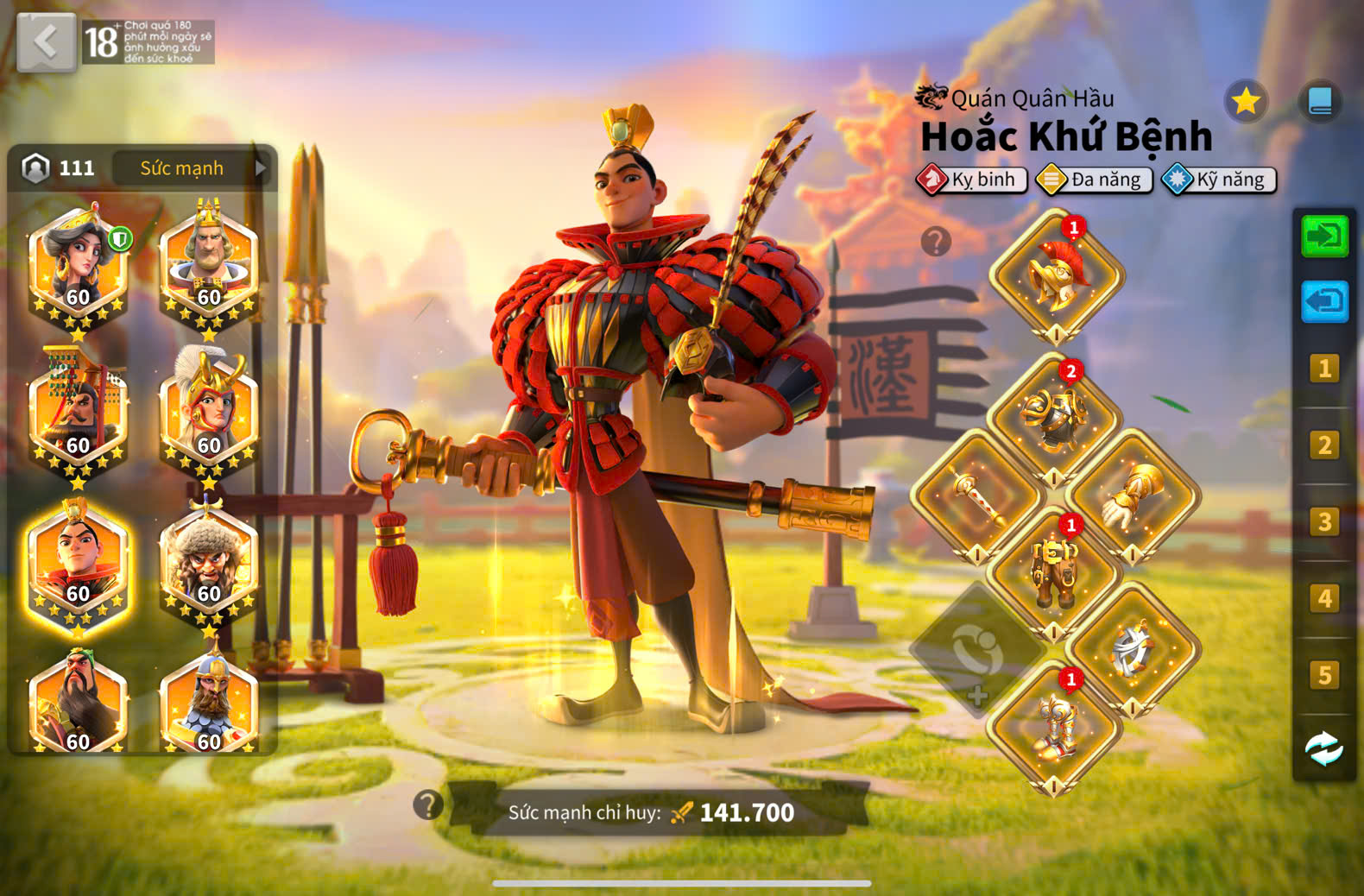Screen dimensions: 1364x896
Task: Go back using the arrow button
Action: (x=46, y=41)
